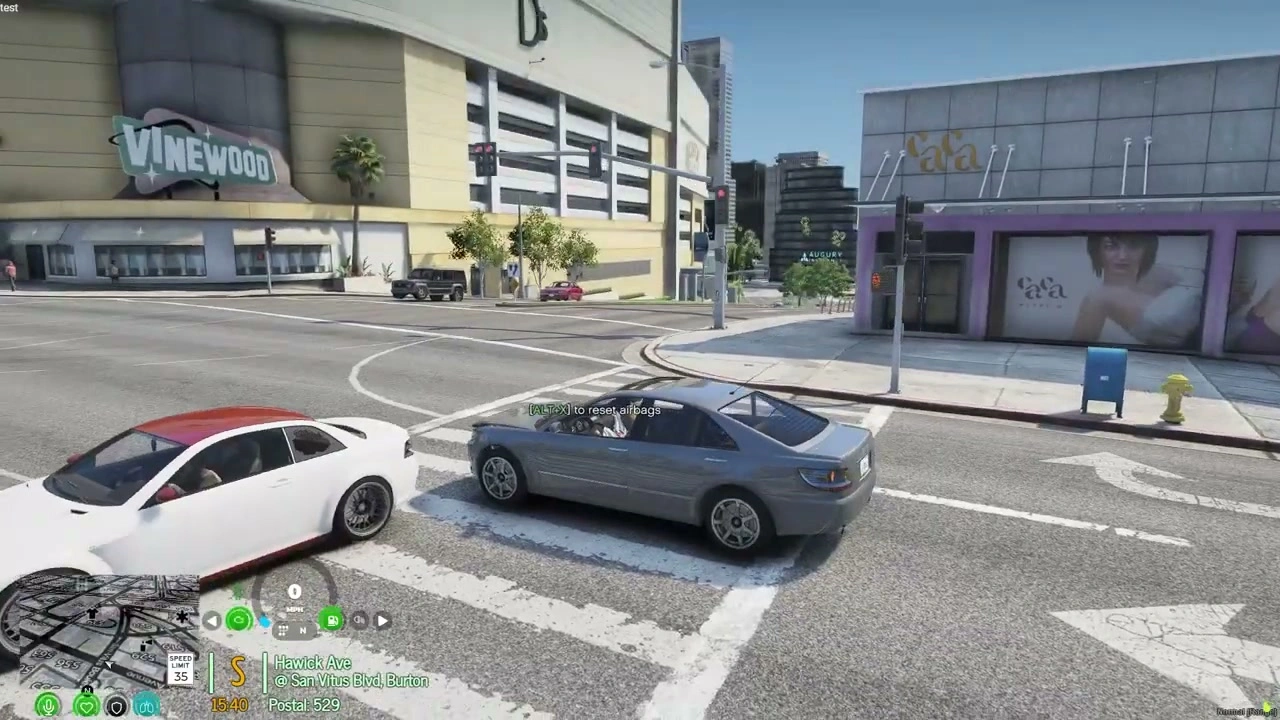Select the green cruise control icon
This screenshot has height=720, width=1280.
(x=238, y=620)
